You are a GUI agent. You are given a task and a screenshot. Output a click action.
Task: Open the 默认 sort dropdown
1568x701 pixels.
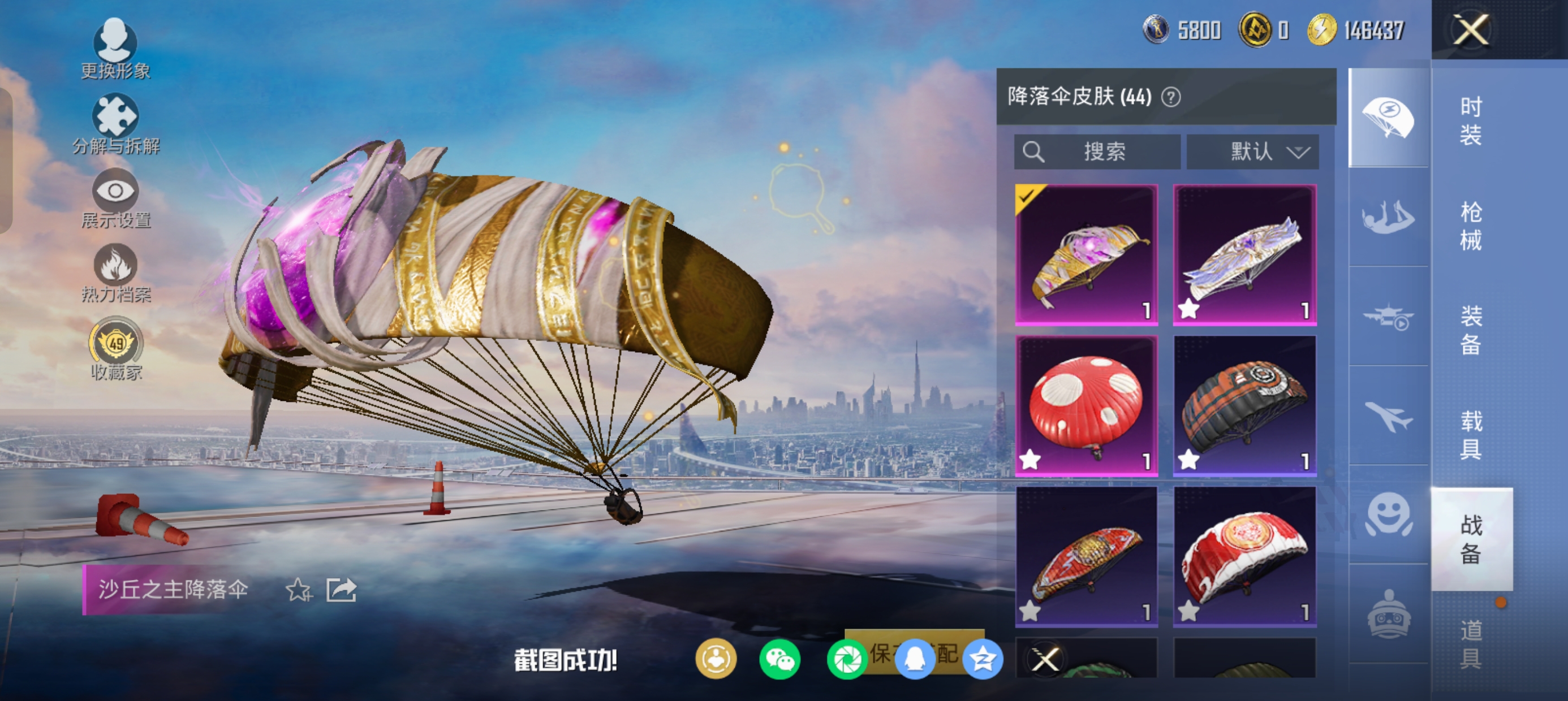pyautogui.click(x=1253, y=152)
